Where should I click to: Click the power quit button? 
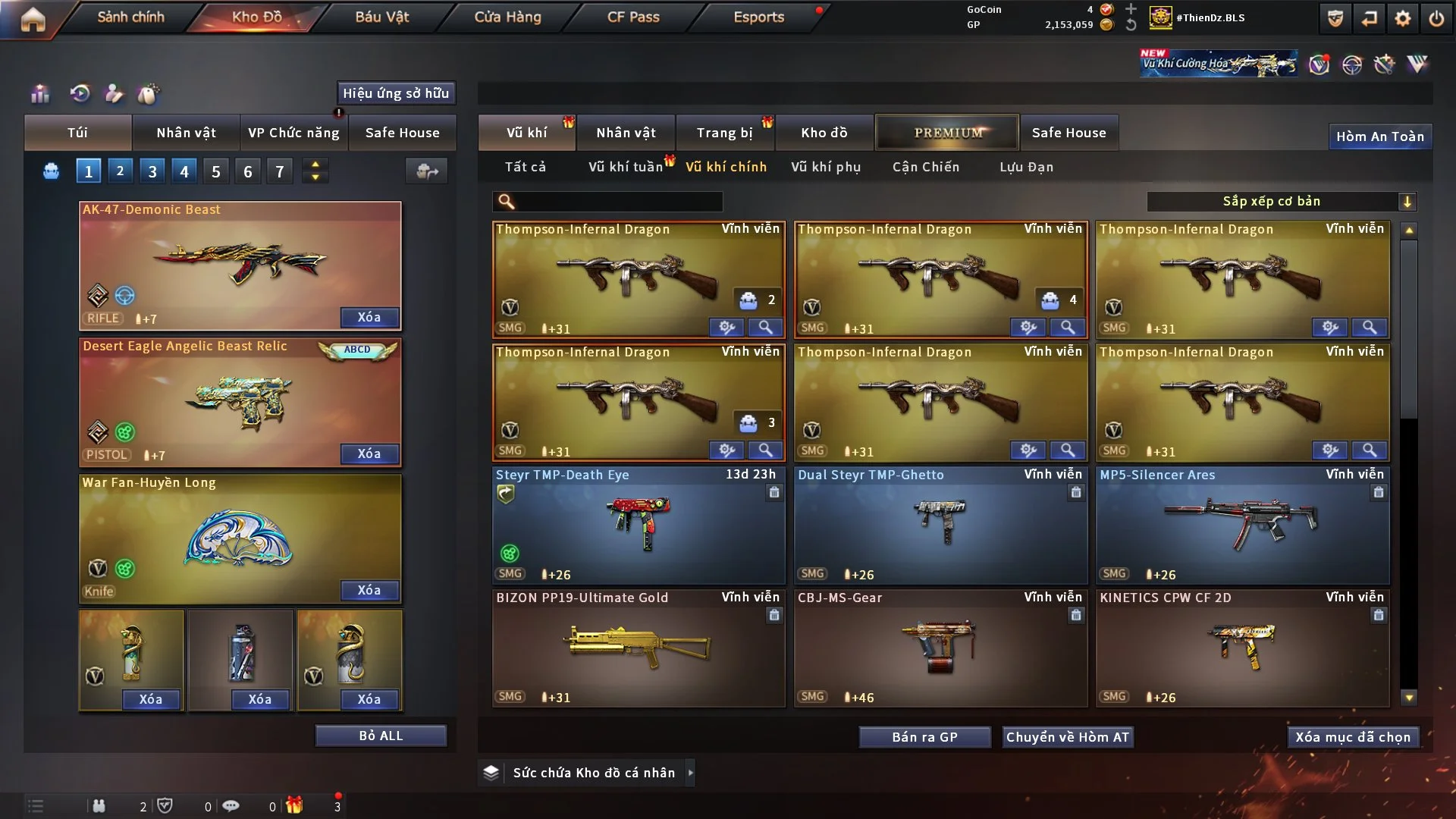point(1436,18)
